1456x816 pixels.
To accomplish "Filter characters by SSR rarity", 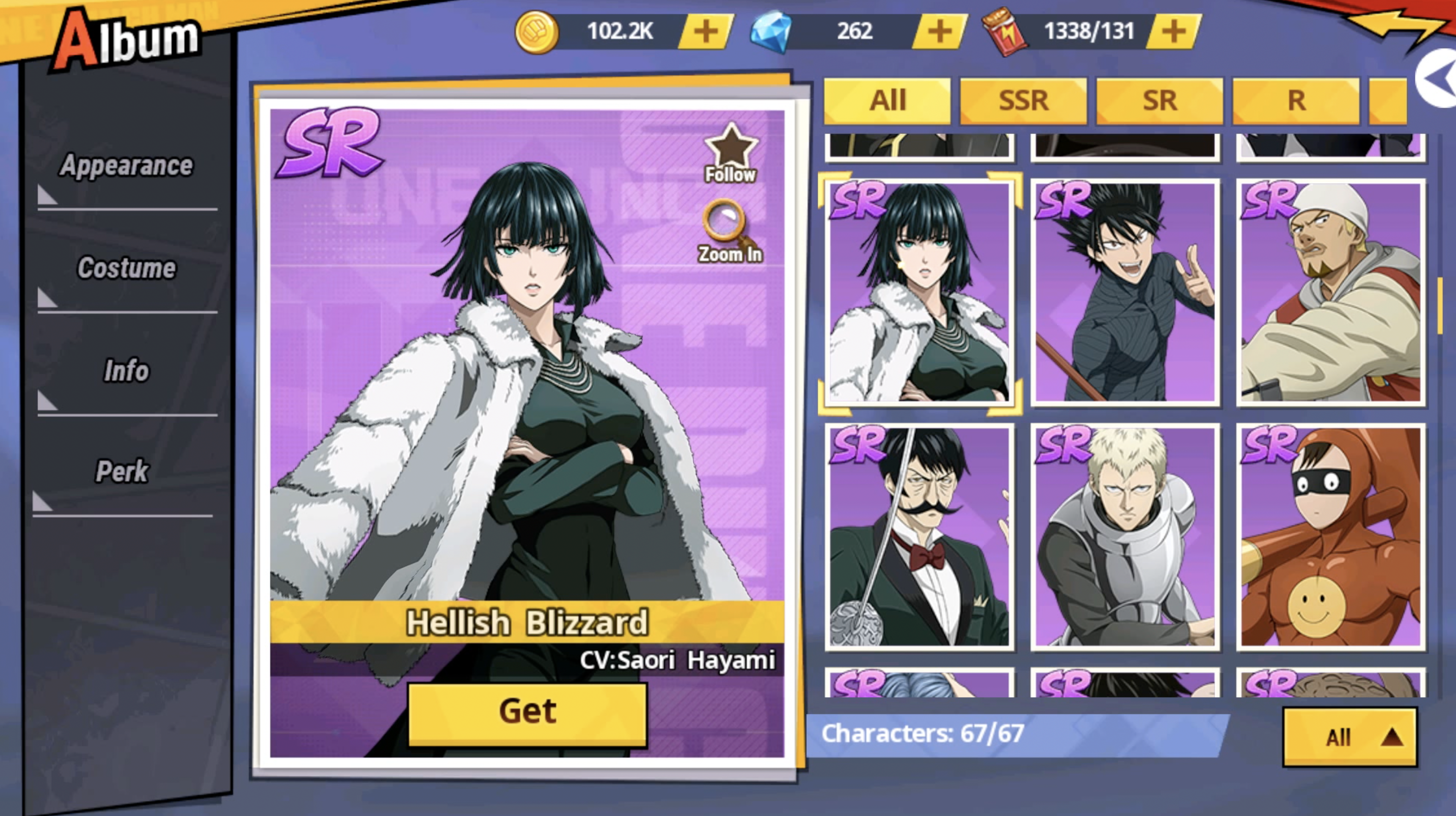I will coord(1023,101).
